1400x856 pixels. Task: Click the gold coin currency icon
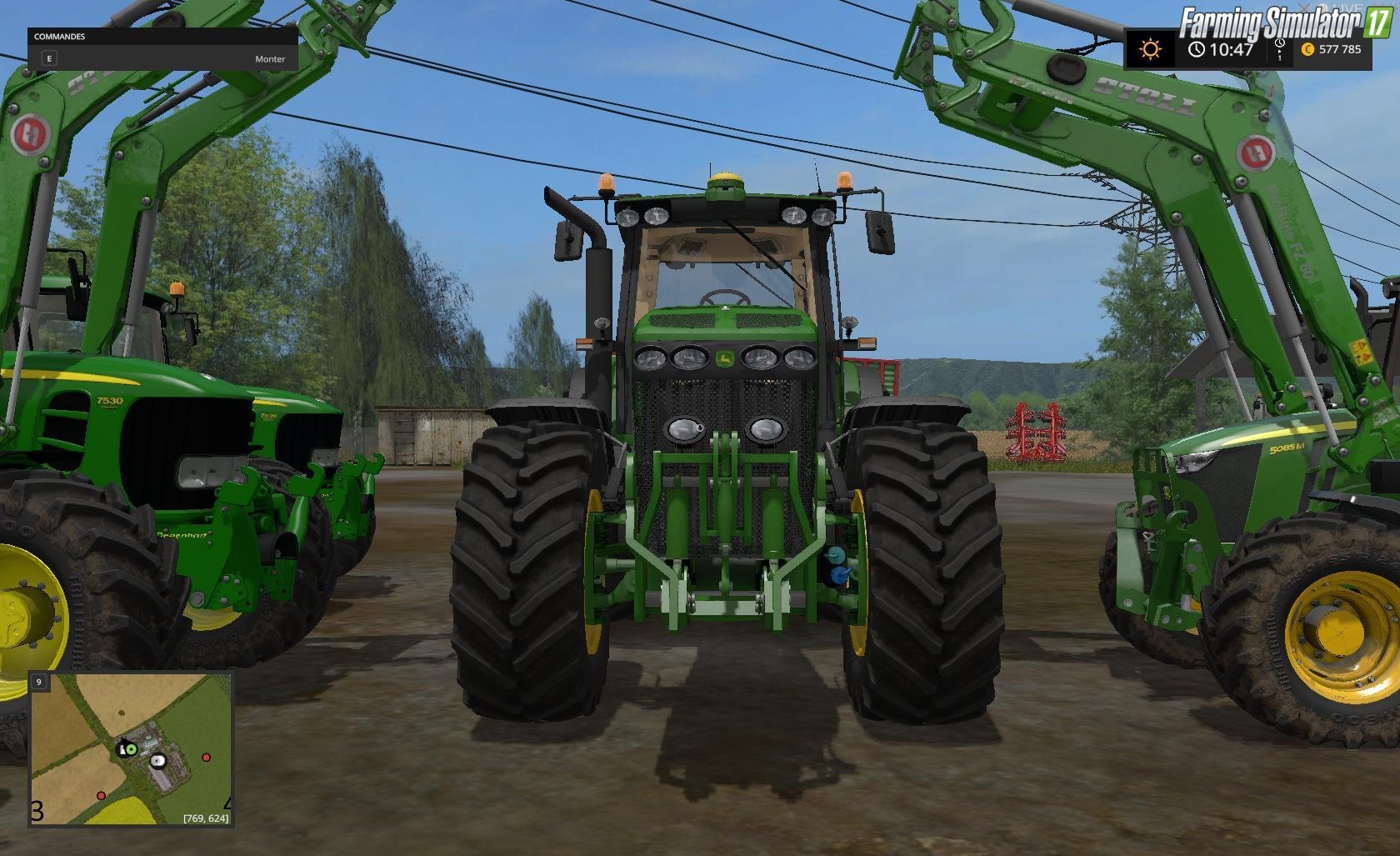tap(1308, 50)
